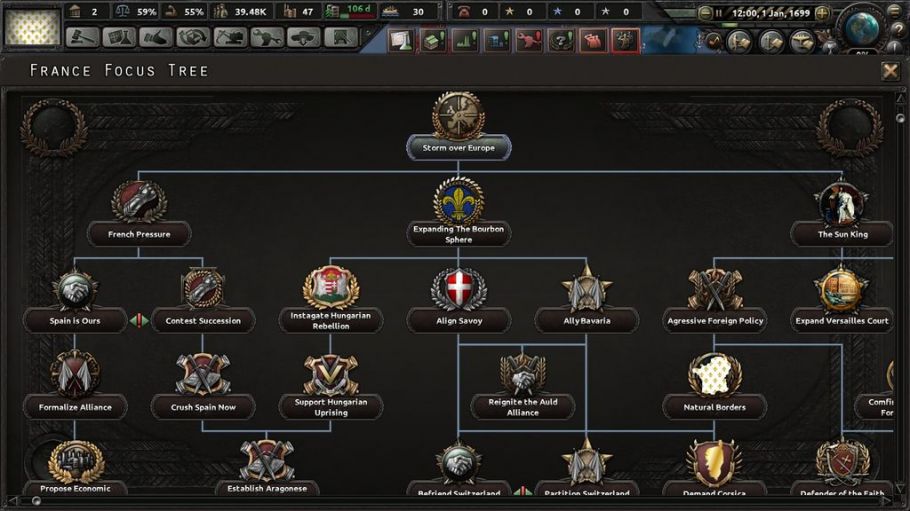Increase game speed with plus button
Screen dimensions: 910x511
pos(822,13)
